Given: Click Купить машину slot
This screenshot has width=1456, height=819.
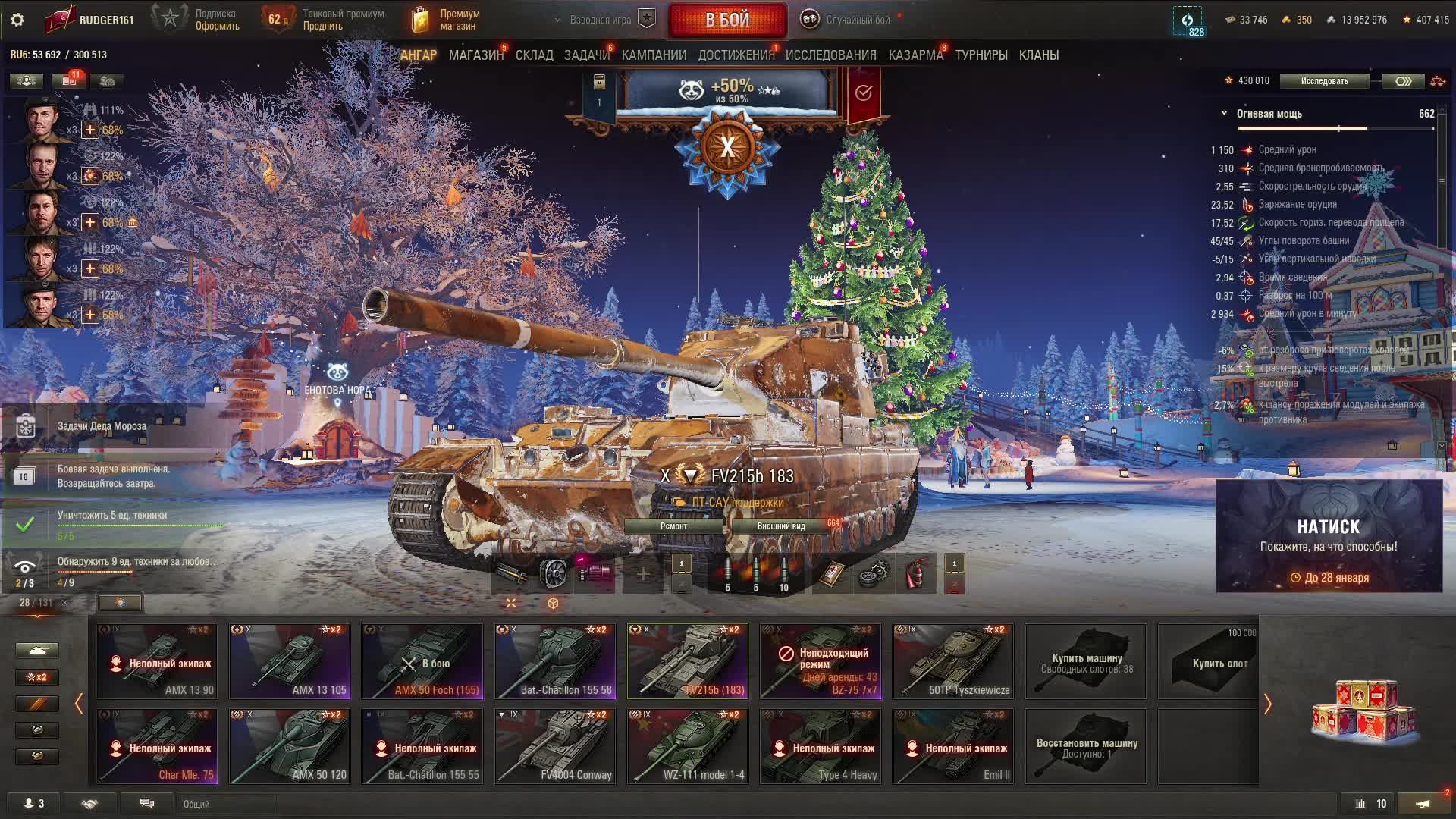Looking at the screenshot, I should pyautogui.click(x=1086, y=661).
